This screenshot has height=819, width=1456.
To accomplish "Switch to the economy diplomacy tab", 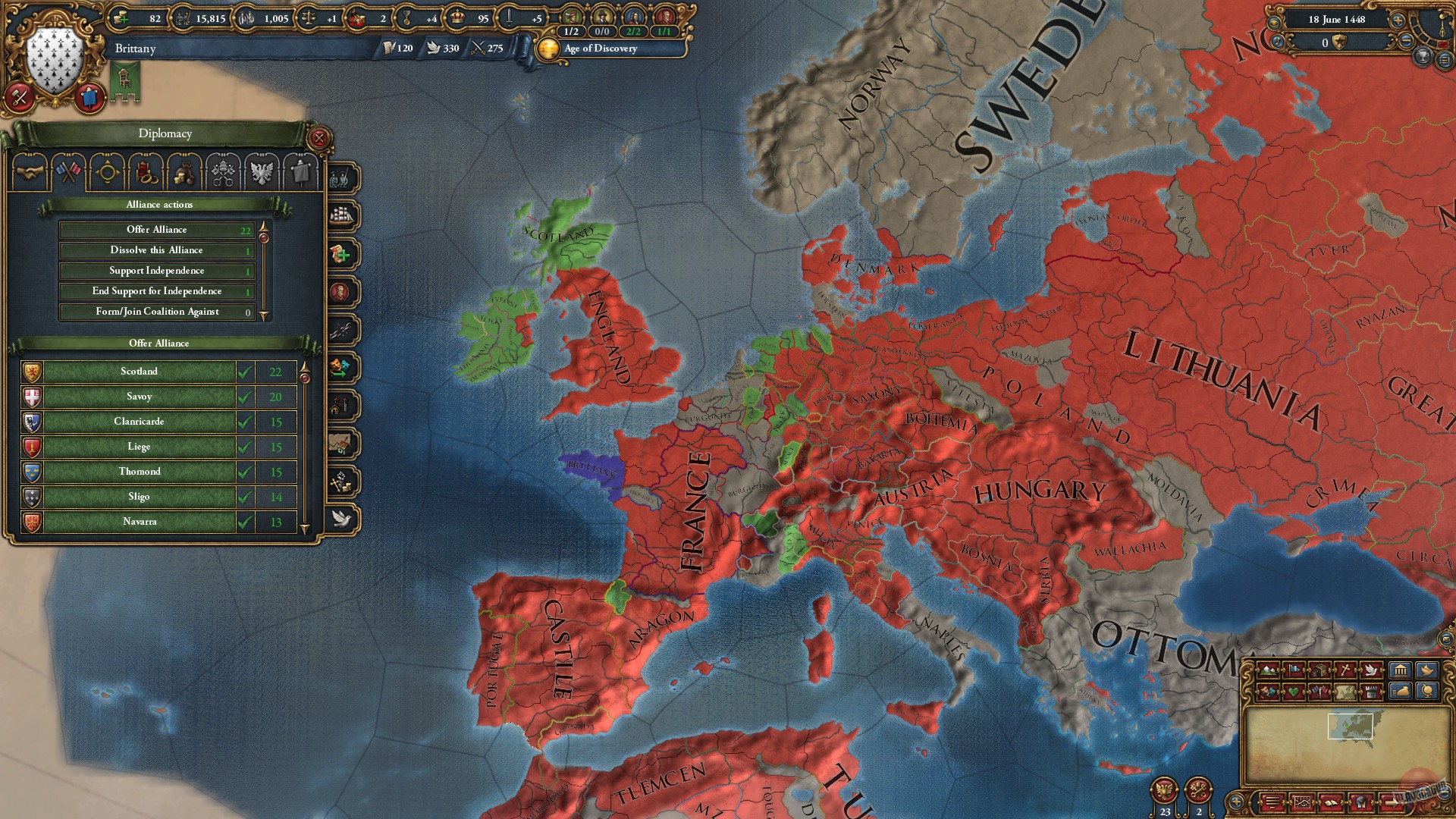I will [x=184, y=173].
